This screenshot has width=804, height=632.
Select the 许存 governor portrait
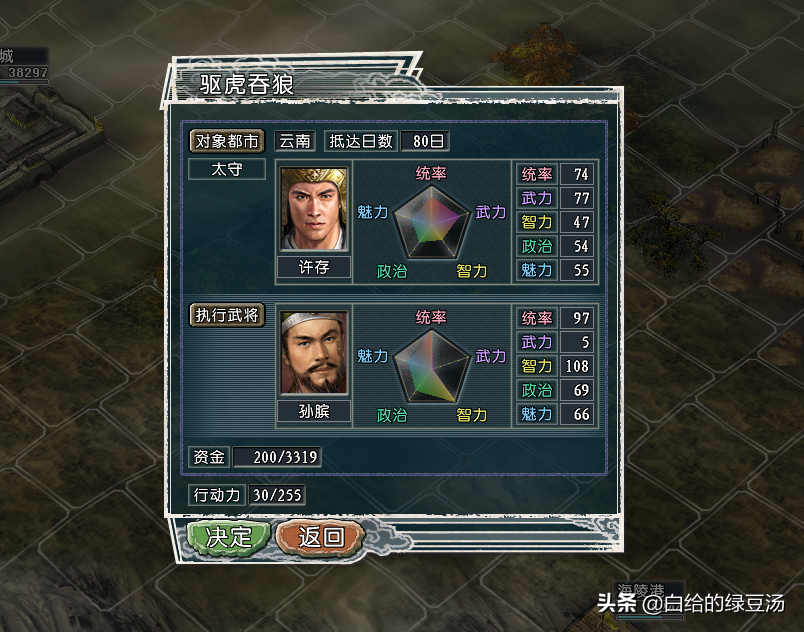tap(314, 209)
